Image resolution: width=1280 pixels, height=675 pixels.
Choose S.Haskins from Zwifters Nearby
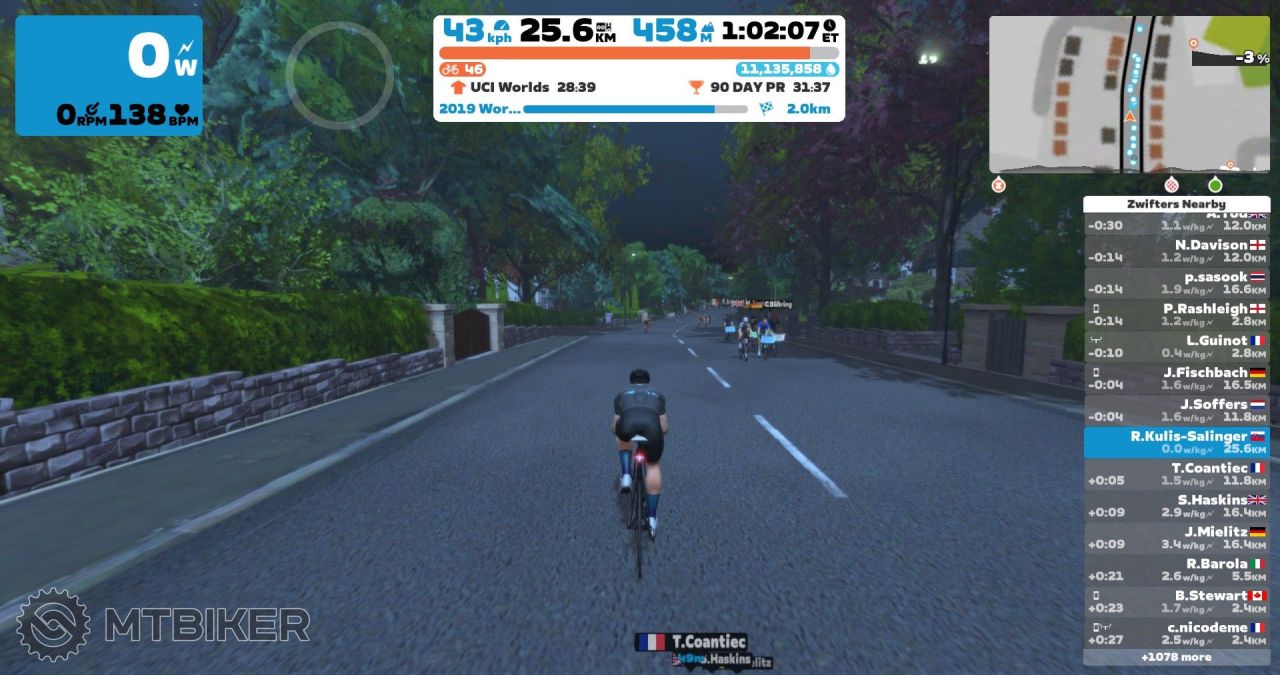click(x=1176, y=506)
